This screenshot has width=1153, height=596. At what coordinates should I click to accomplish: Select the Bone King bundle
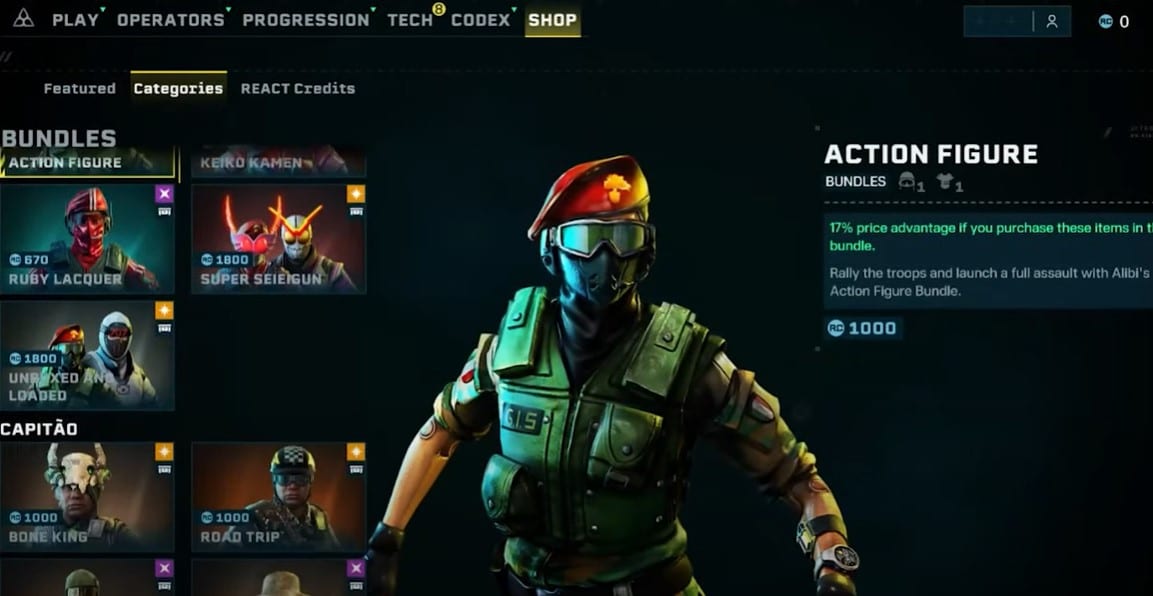[x=88, y=495]
